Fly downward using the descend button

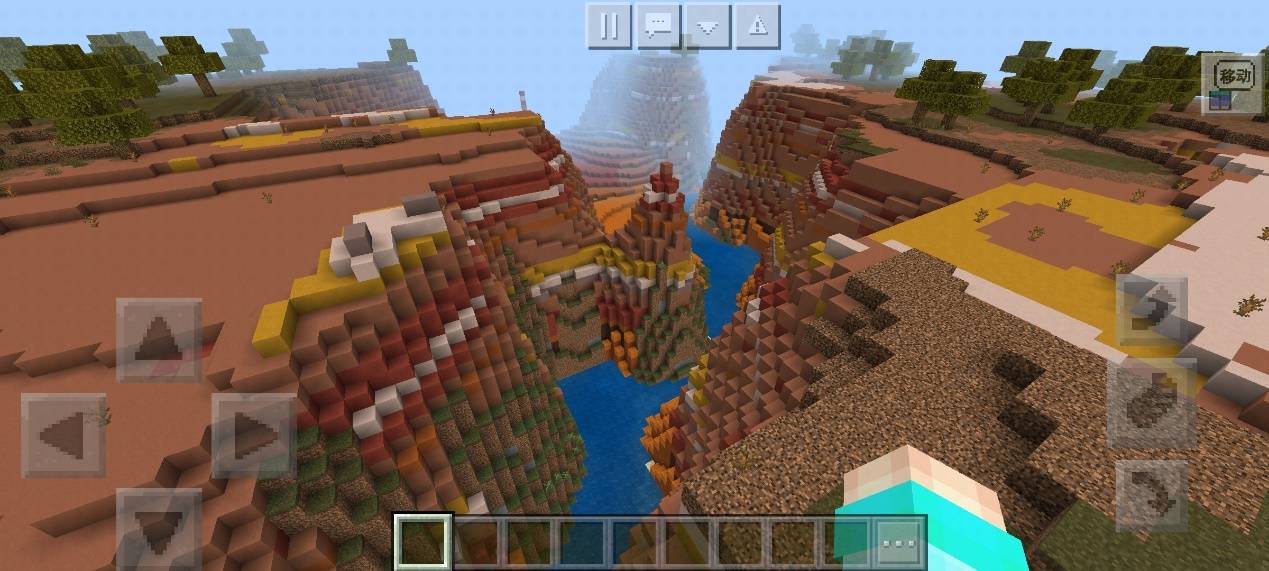pos(1152,495)
